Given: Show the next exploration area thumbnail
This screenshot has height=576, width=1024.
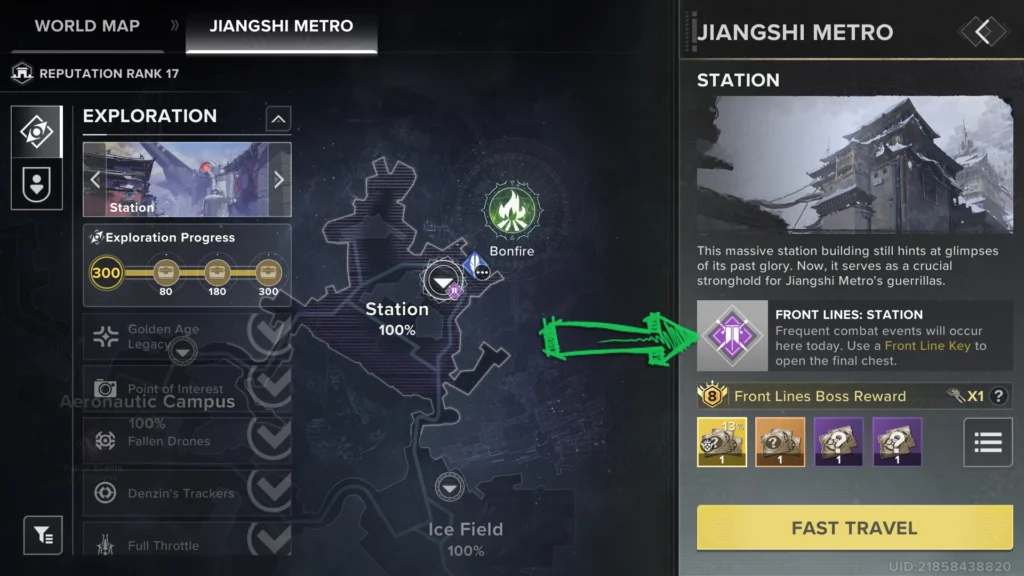Looking at the screenshot, I should click(279, 180).
